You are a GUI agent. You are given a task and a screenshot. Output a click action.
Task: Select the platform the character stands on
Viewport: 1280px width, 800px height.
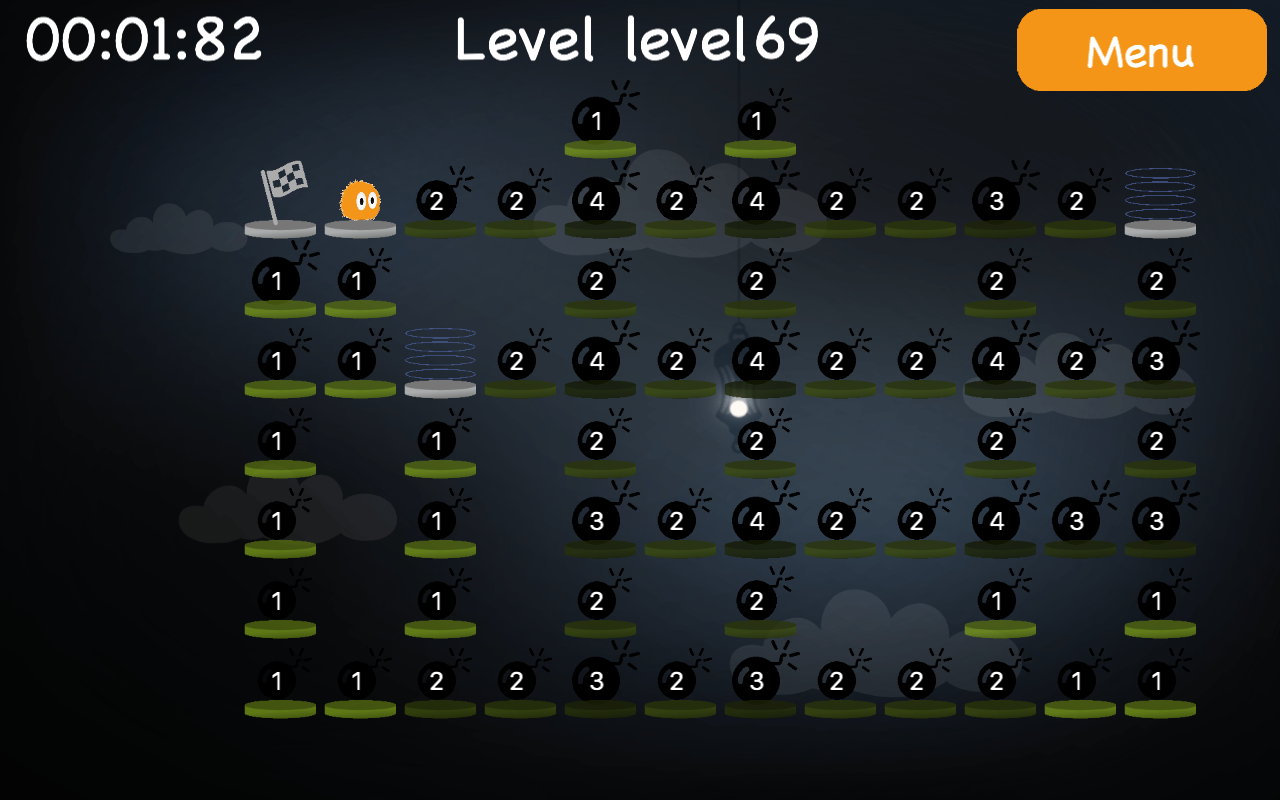click(358, 230)
